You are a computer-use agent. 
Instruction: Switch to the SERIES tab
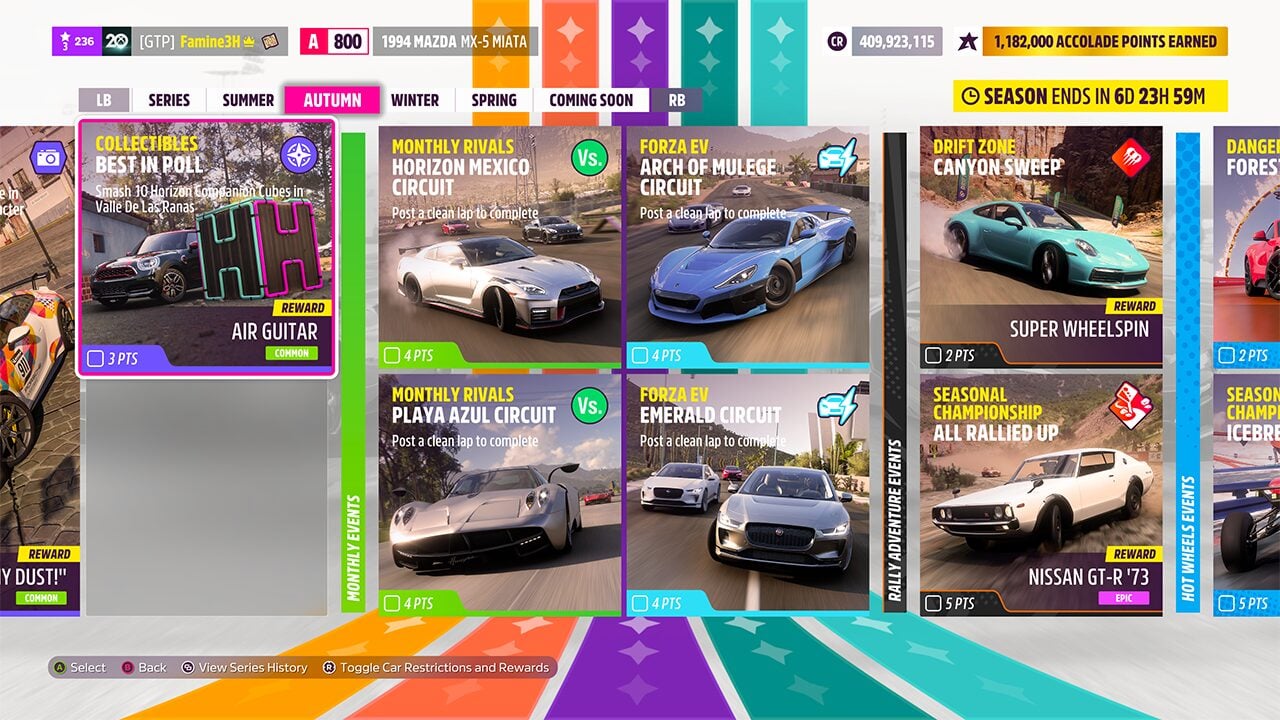click(168, 100)
